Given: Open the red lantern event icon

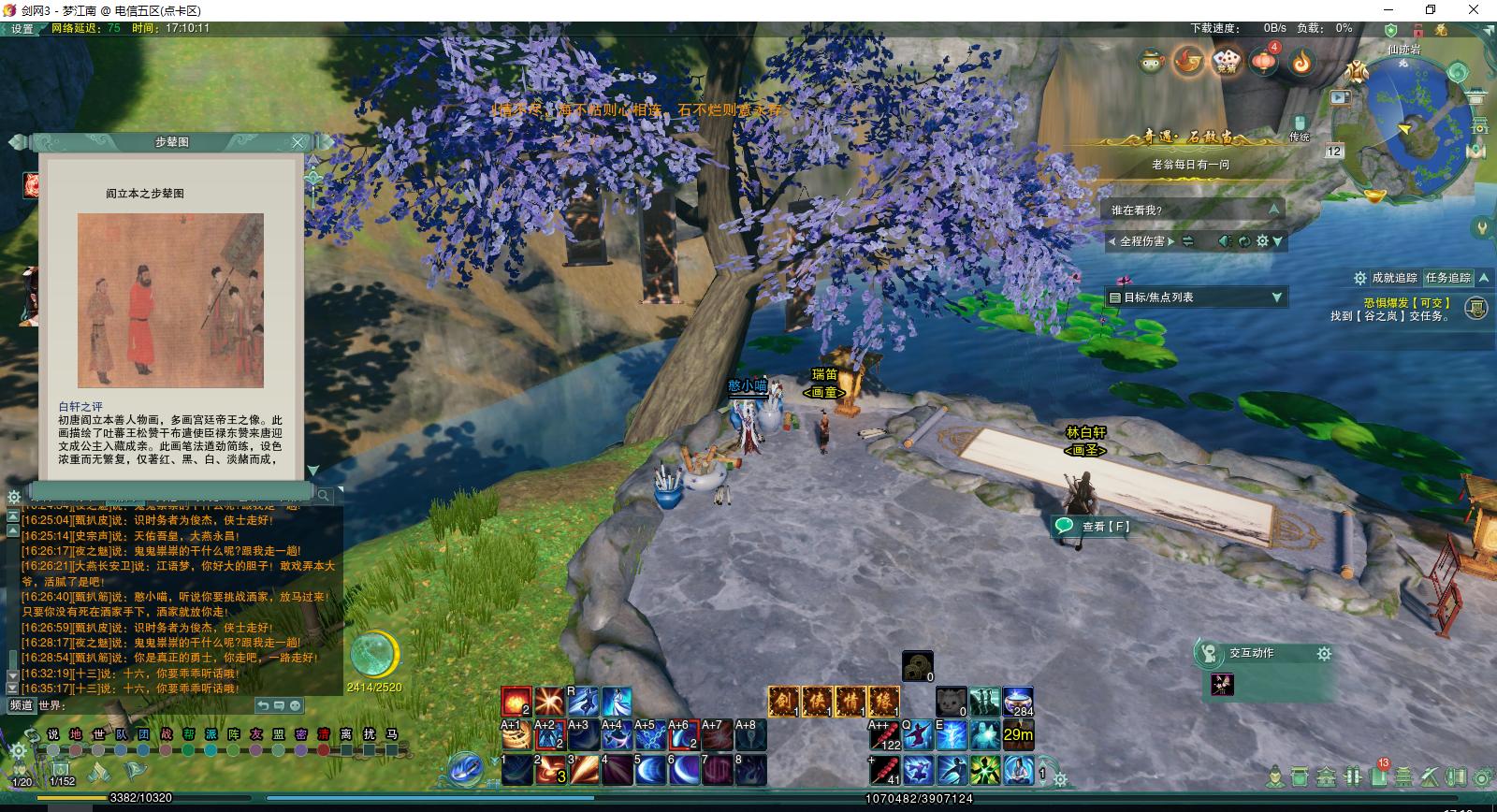Looking at the screenshot, I should click(x=1264, y=62).
